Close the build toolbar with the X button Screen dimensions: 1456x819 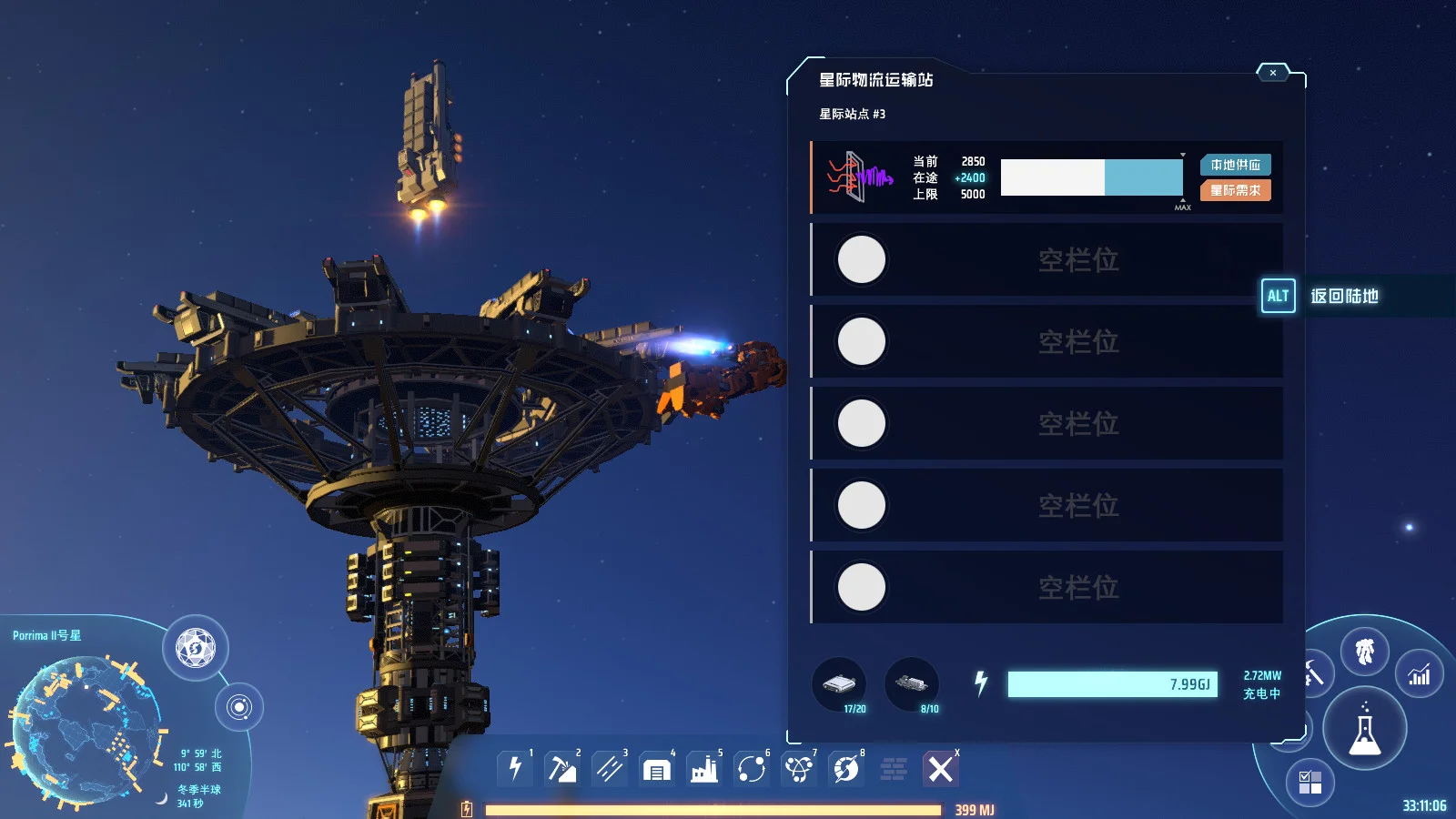pyautogui.click(x=941, y=769)
